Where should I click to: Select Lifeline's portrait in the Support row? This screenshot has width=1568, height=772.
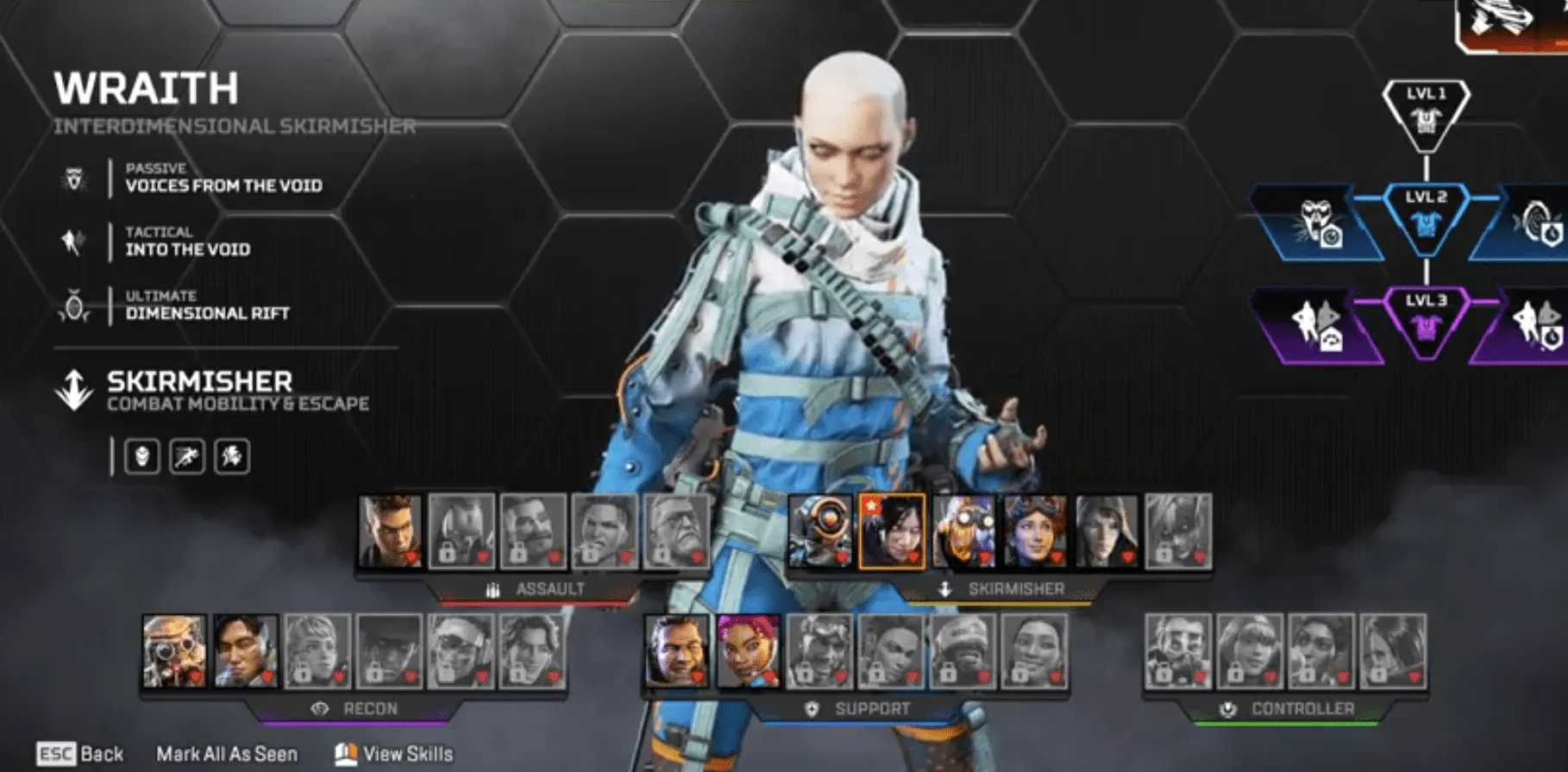pyautogui.click(x=747, y=653)
